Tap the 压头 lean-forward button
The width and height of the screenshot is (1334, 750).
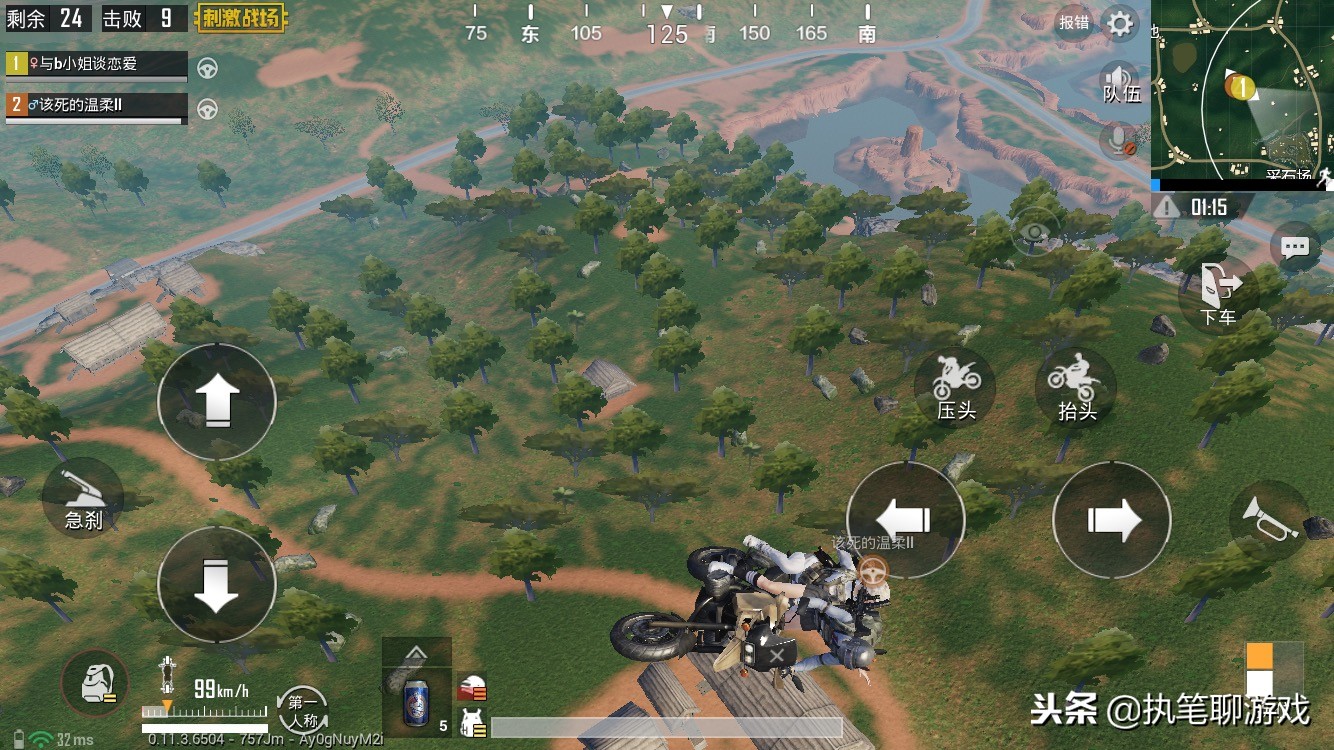coord(955,388)
